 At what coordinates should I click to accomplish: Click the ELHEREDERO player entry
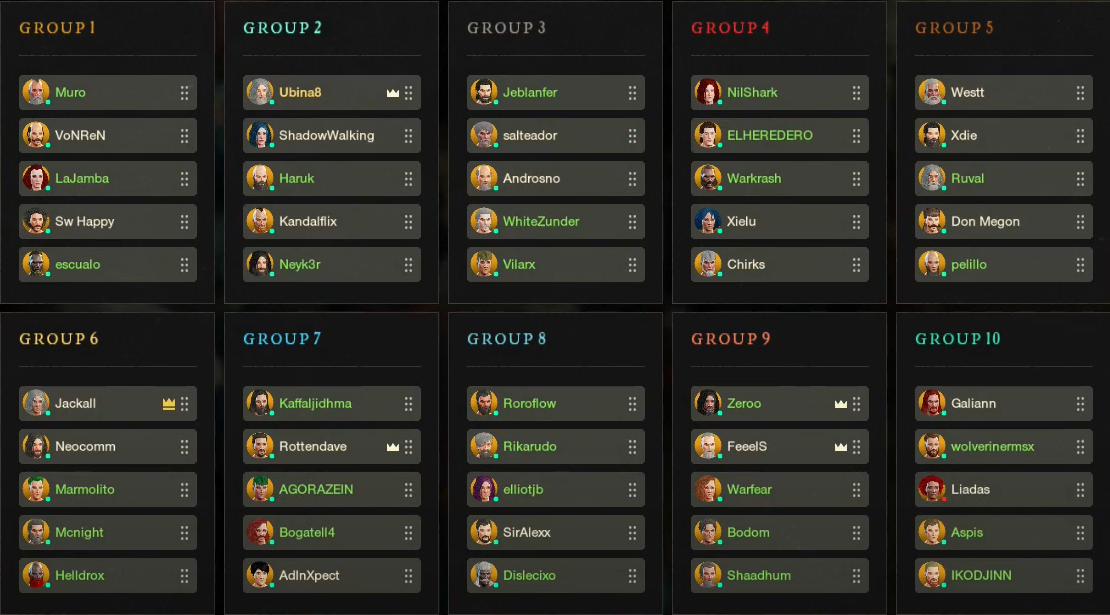(770, 136)
